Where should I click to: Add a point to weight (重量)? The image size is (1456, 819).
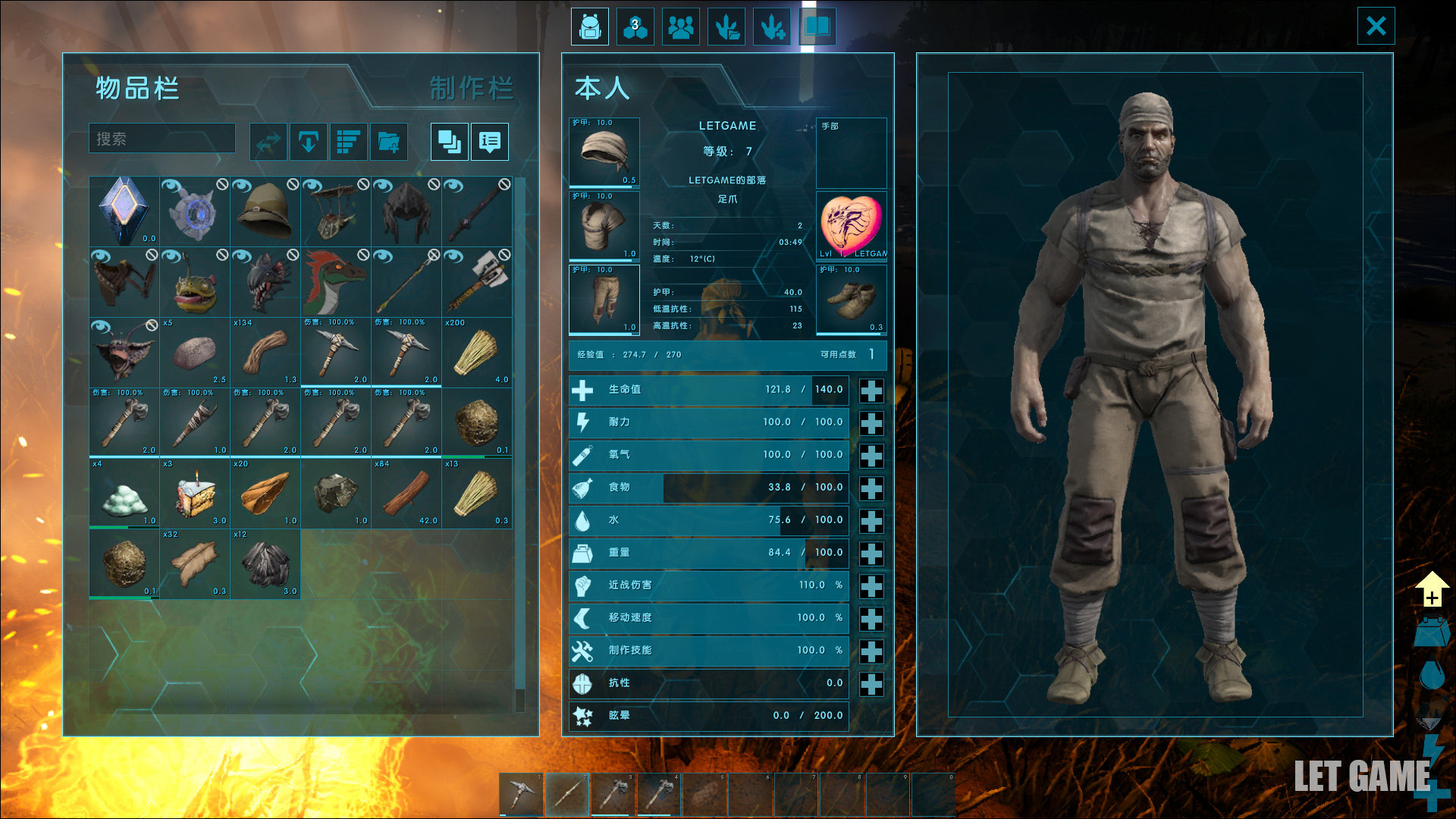tap(871, 554)
